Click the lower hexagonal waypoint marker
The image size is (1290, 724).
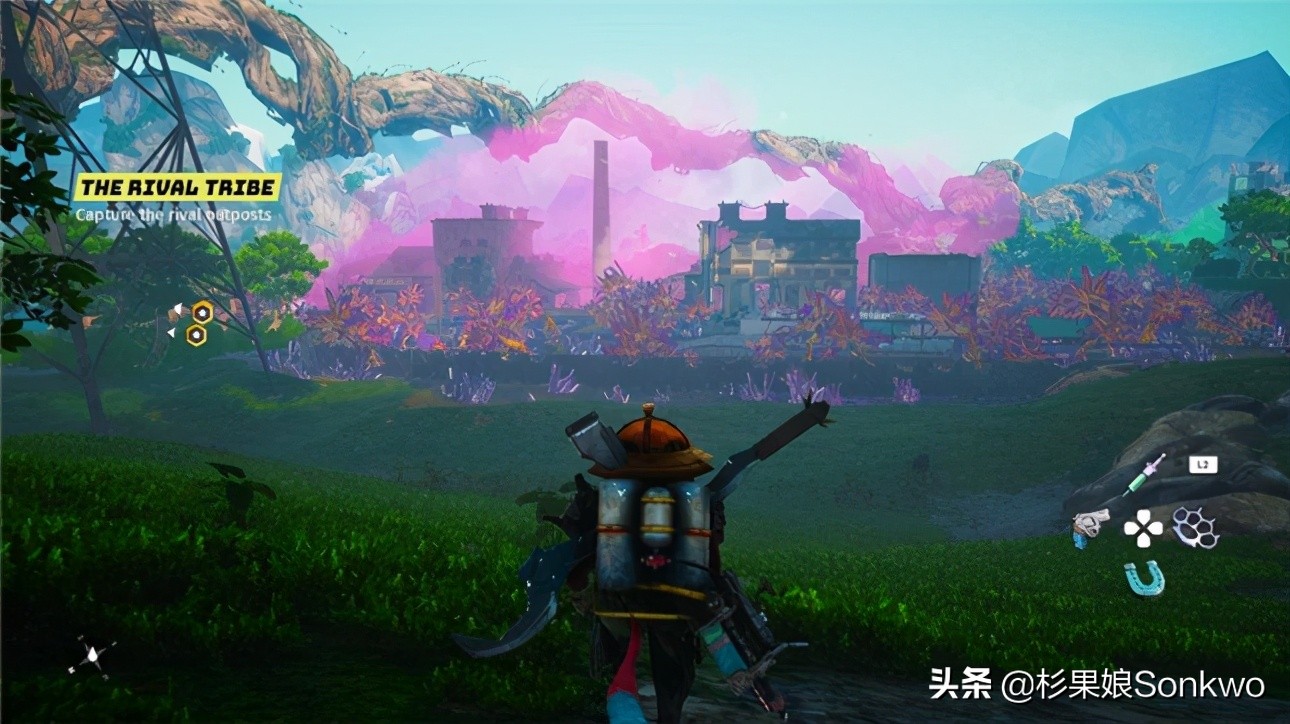click(x=195, y=335)
